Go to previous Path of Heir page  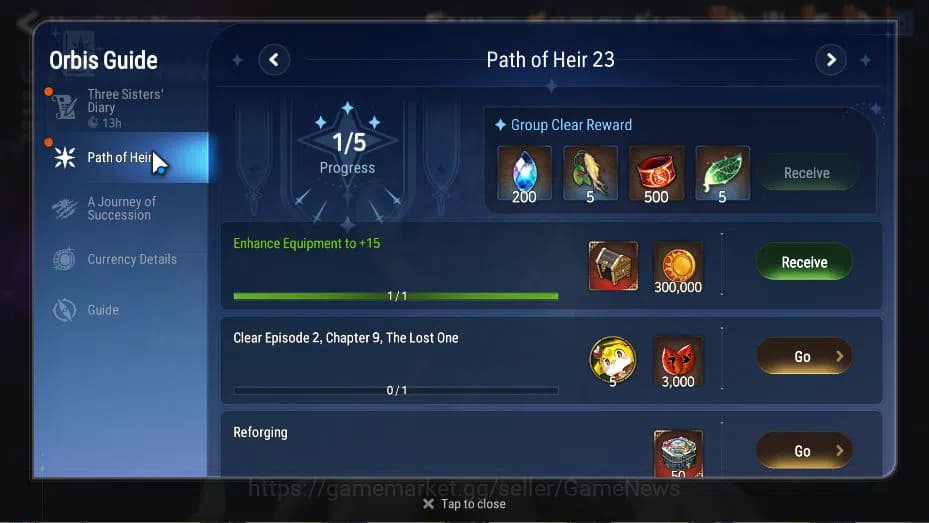[274, 60]
